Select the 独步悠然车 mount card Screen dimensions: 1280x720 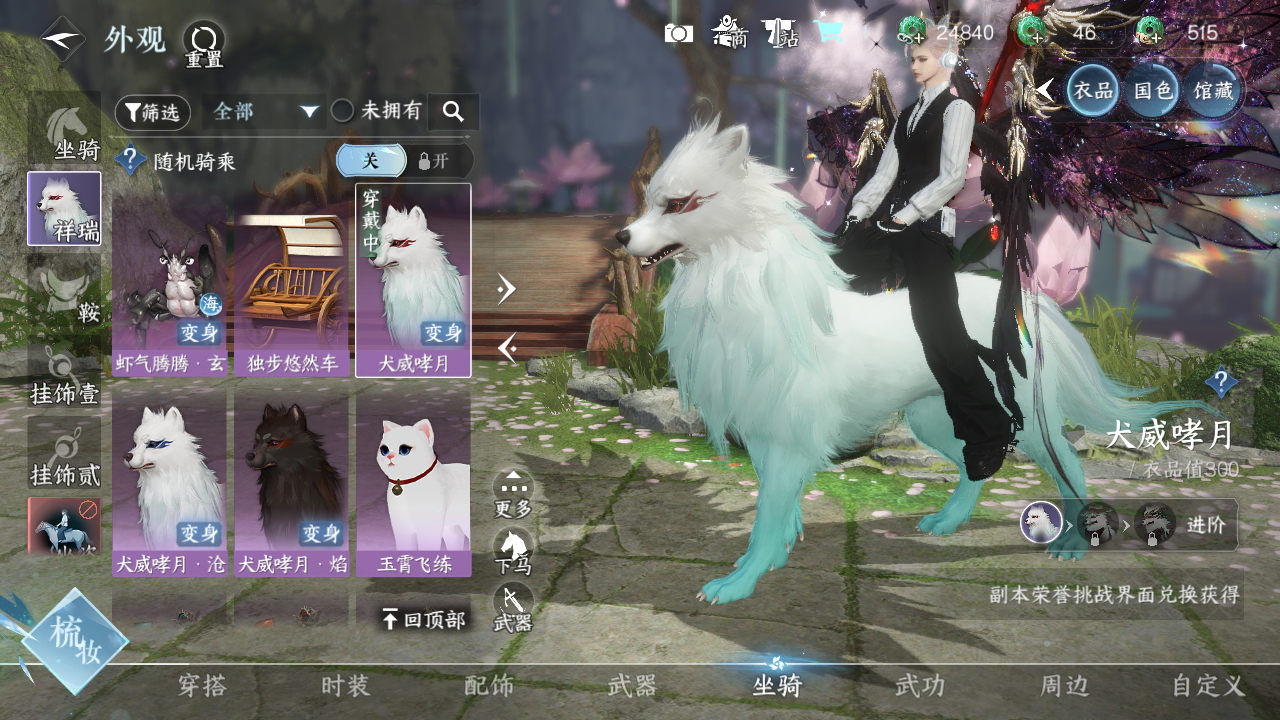(x=291, y=280)
